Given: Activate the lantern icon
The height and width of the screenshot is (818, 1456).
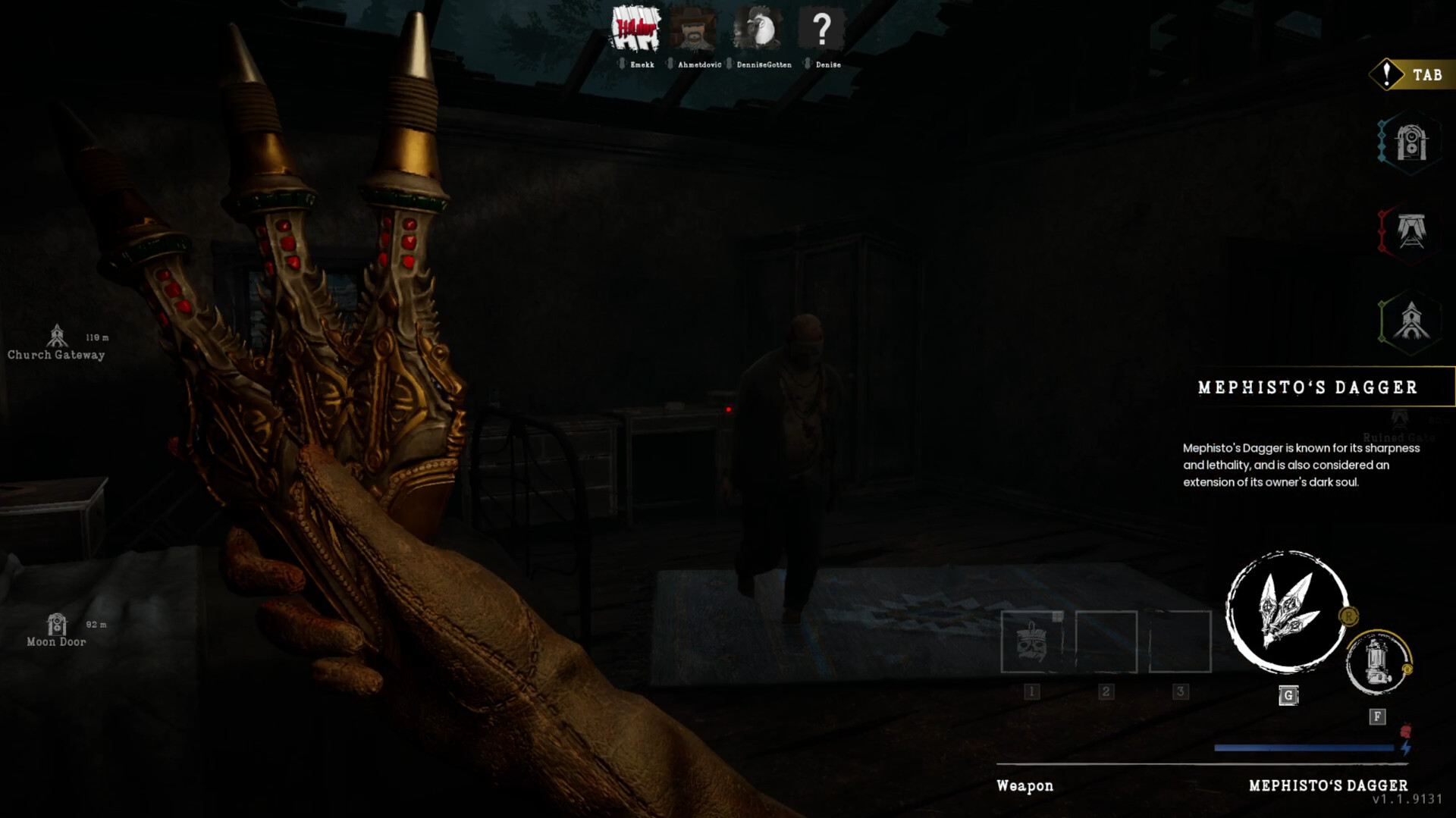Looking at the screenshot, I should tap(1377, 663).
